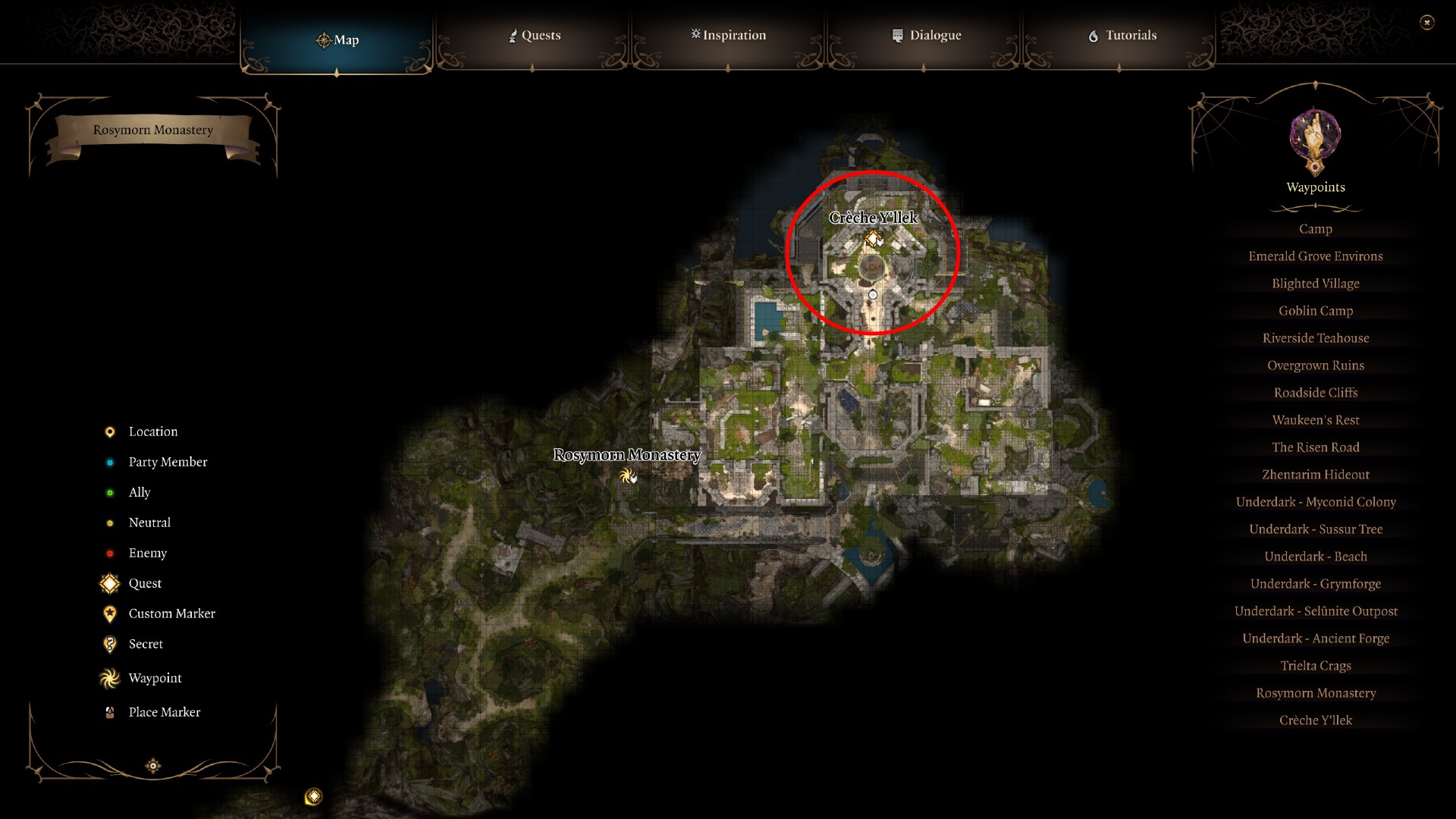The height and width of the screenshot is (819, 1456).
Task: Click the Enemy red dot legend entry
Action: (109, 553)
